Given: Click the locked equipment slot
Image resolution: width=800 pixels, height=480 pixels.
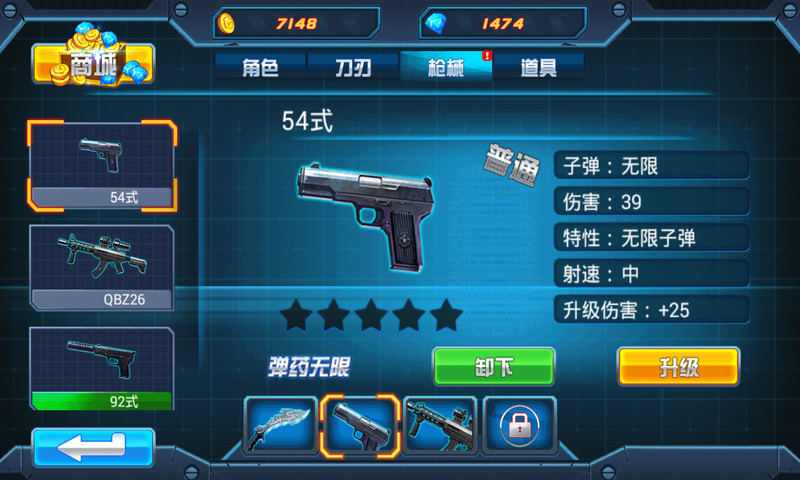Looking at the screenshot, I should [520, 425].
